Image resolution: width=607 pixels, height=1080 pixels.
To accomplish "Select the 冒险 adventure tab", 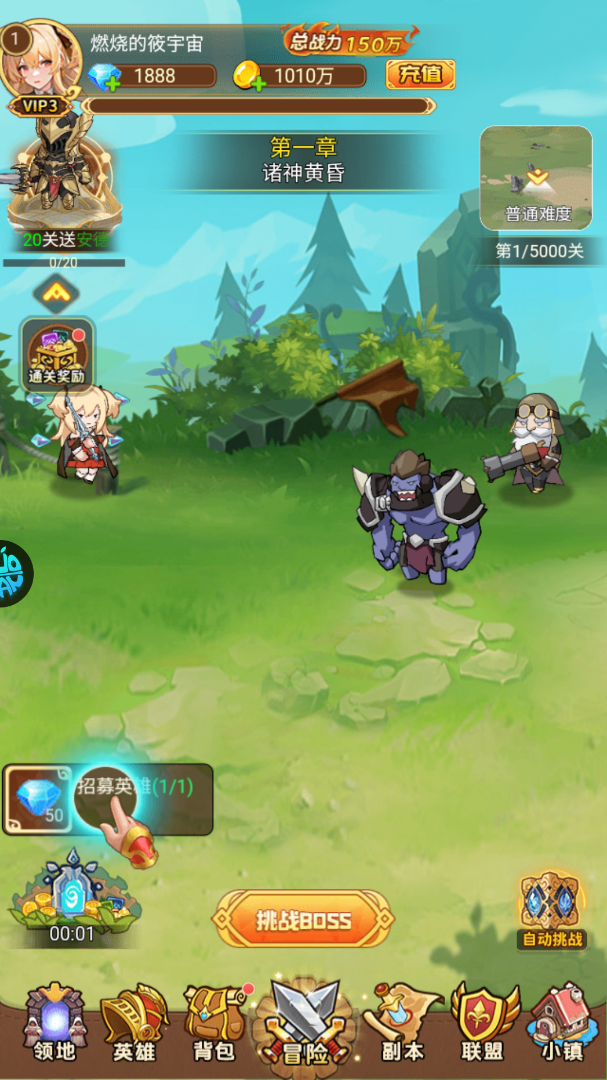I will click(302, 1022).
